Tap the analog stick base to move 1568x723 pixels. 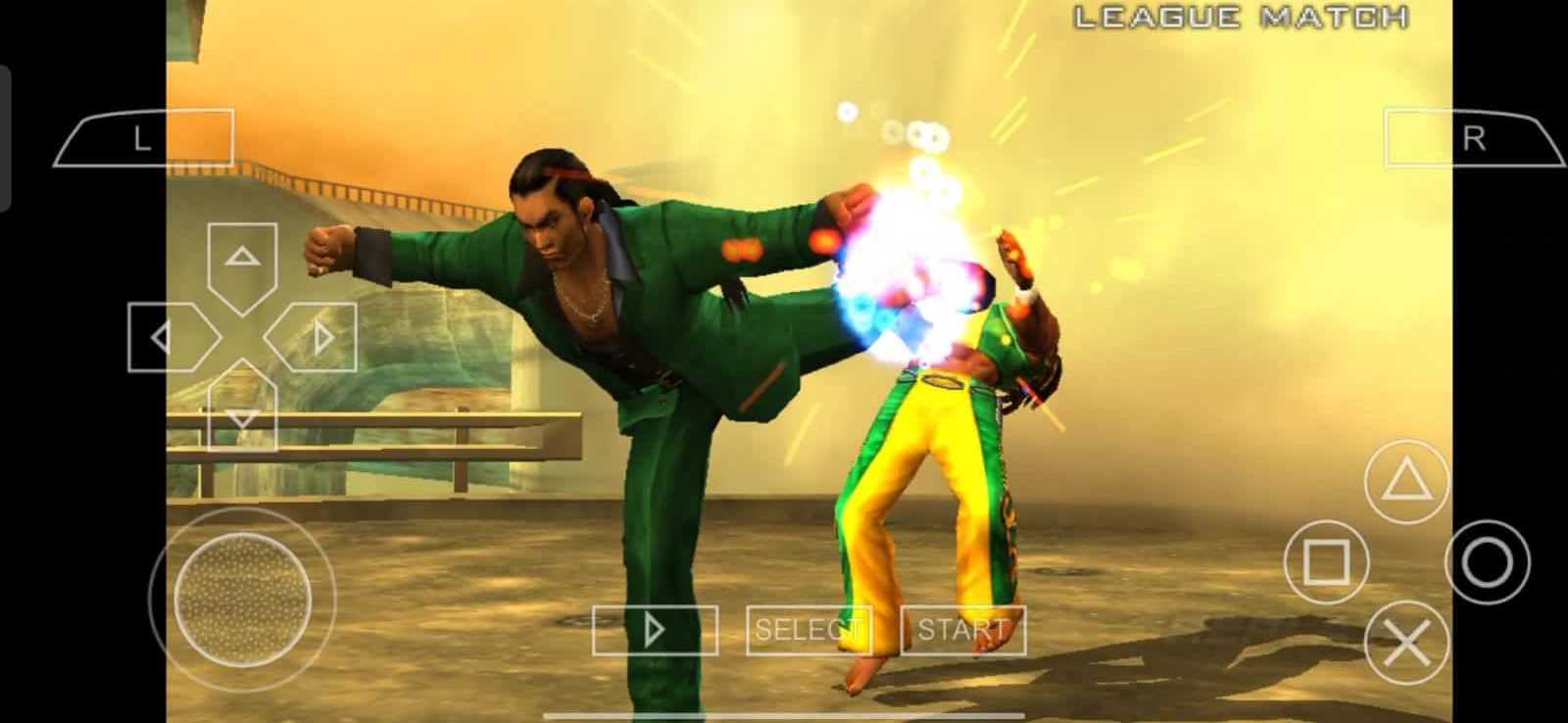pyautogui.click(x=240, y=598)
